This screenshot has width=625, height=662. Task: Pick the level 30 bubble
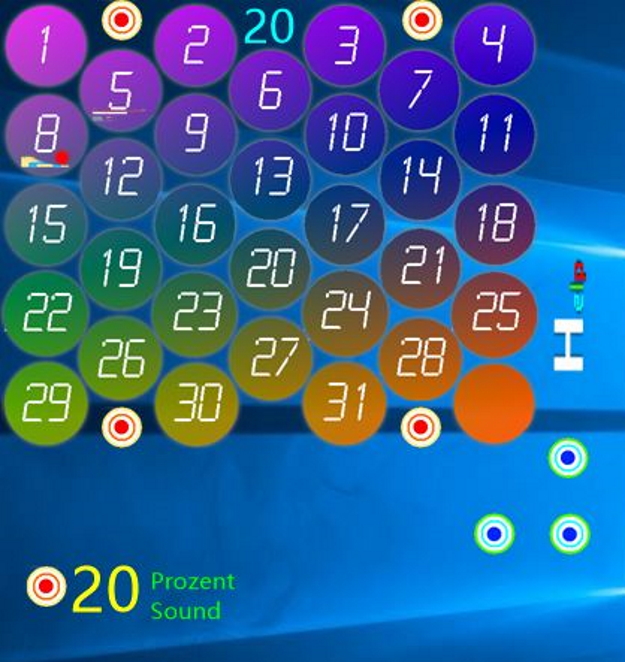[x=196, y=403]
